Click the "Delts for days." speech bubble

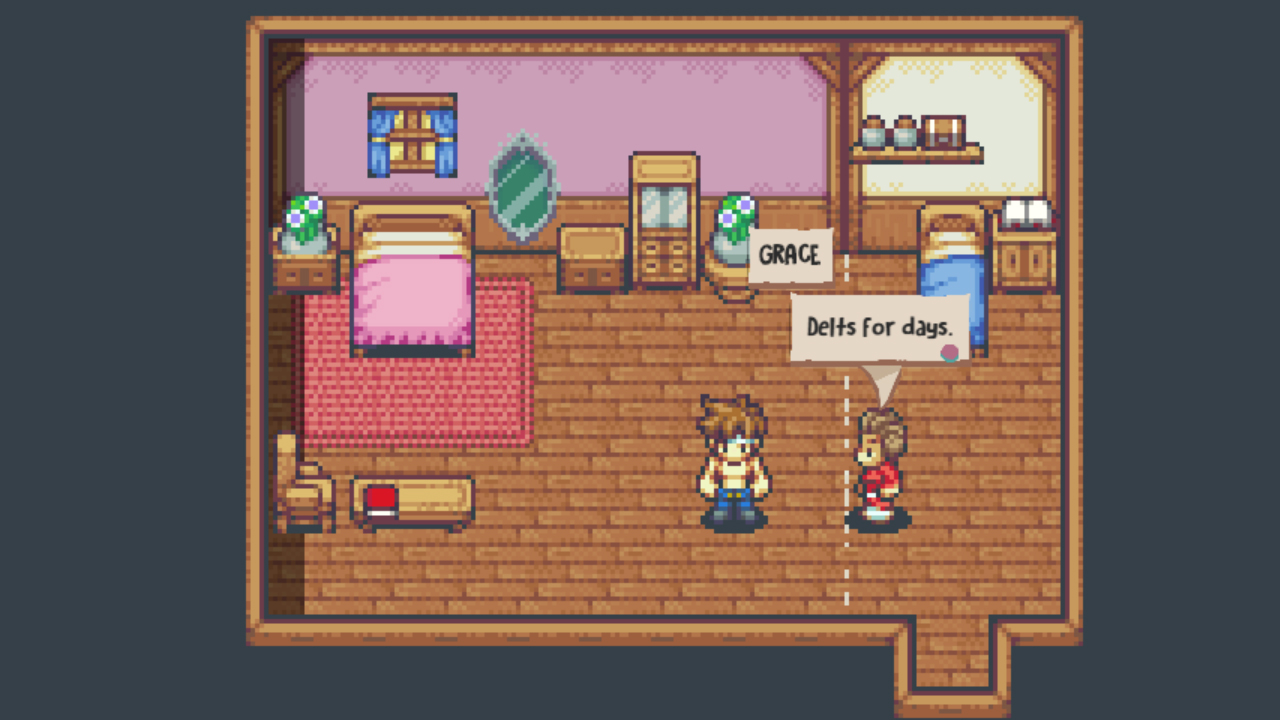[x=878, y=327]
